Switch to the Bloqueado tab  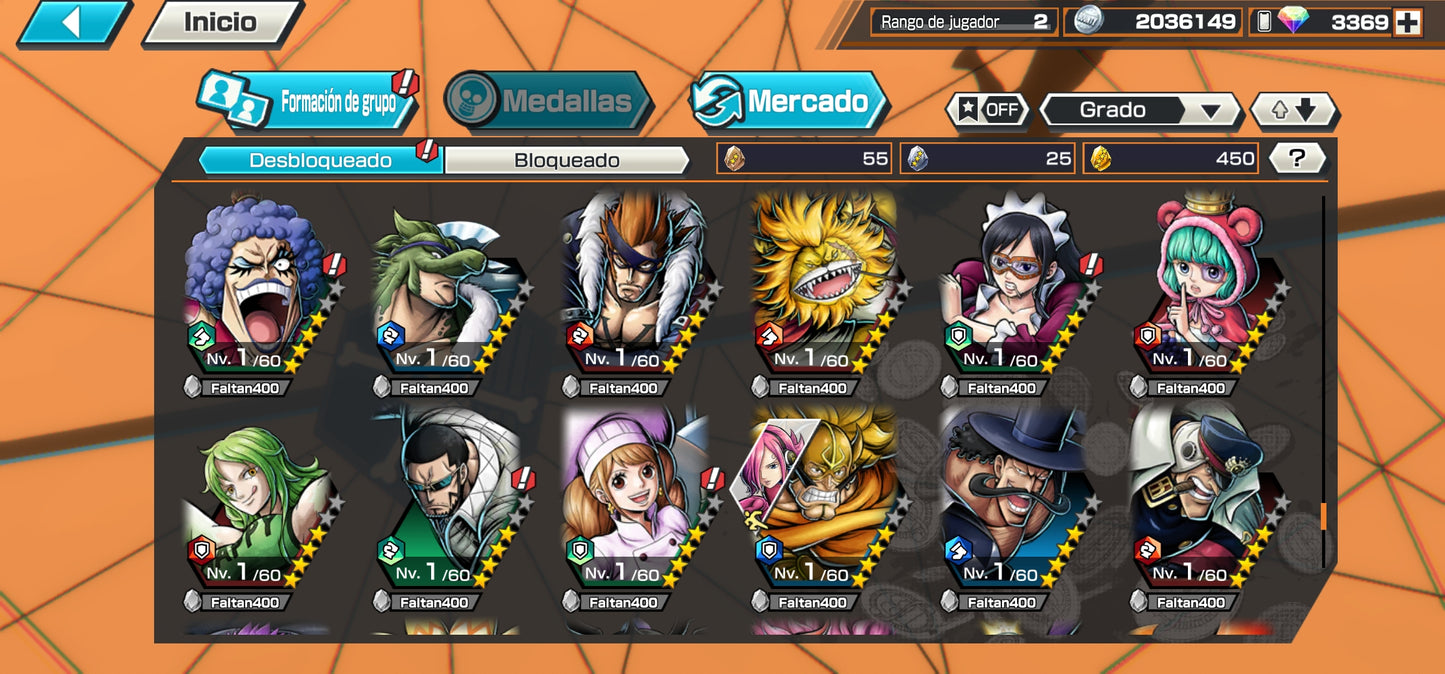566,160
